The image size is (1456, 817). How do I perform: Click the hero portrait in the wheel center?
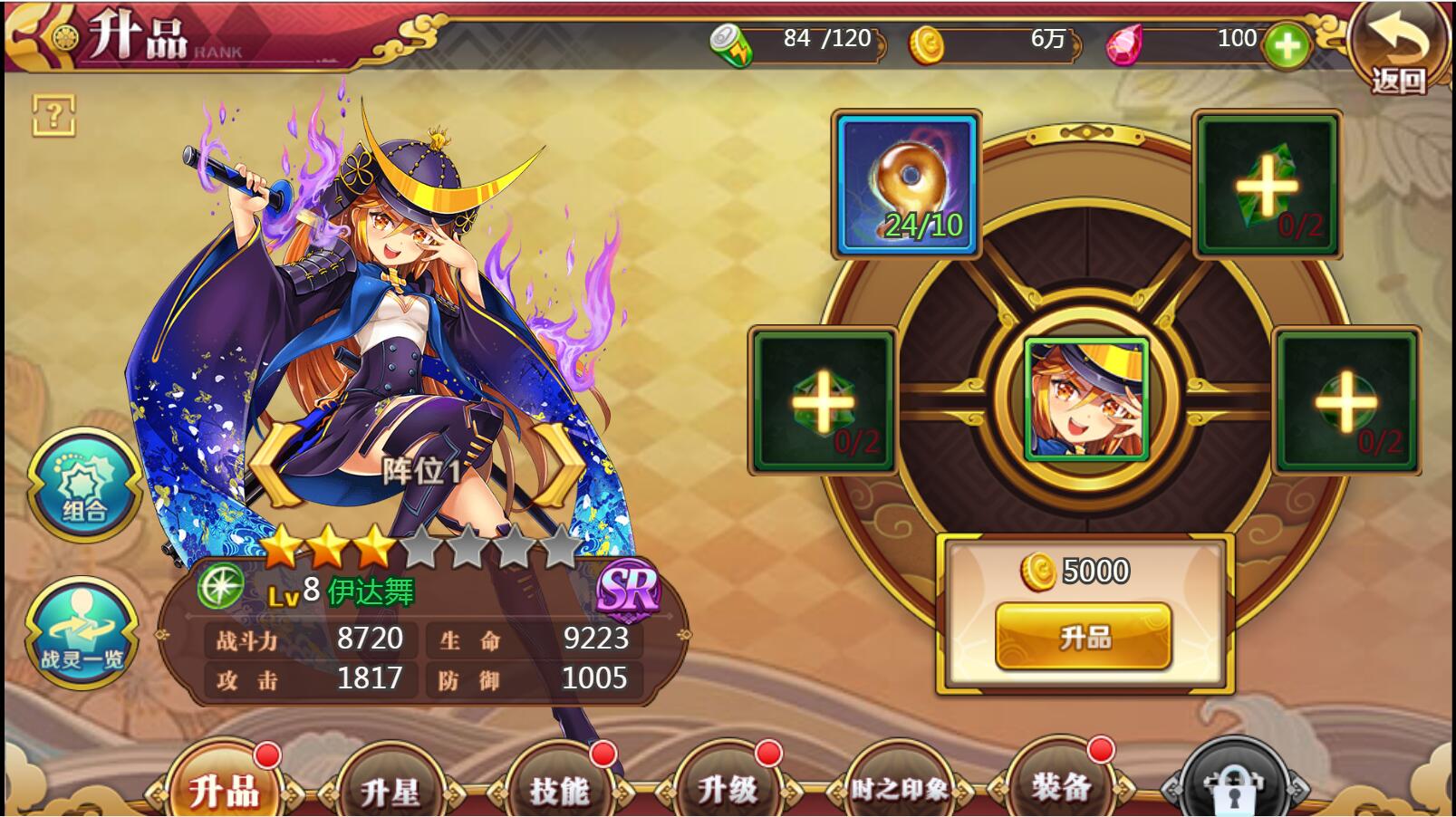tap(1085, 399)
